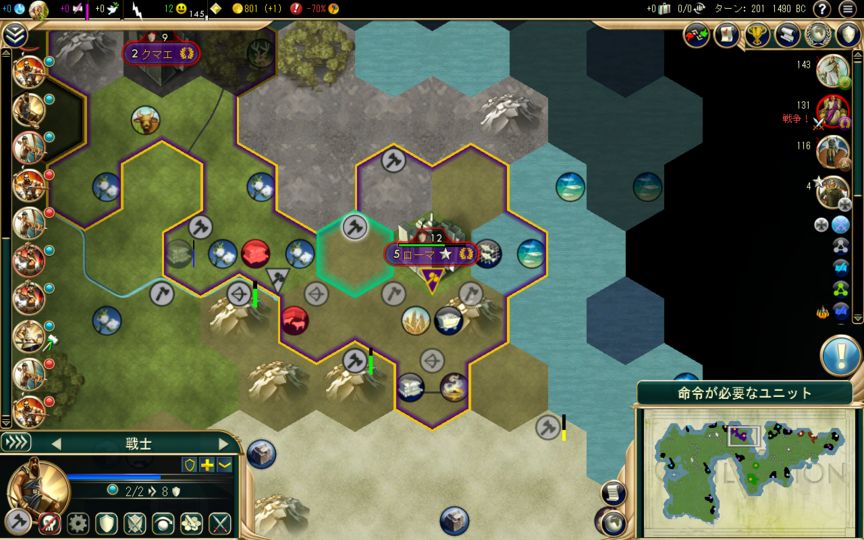Viewport: 864px width, 540px height.
Task: Open the golden trophy victory progress screen
Action: tap(757, 35)
